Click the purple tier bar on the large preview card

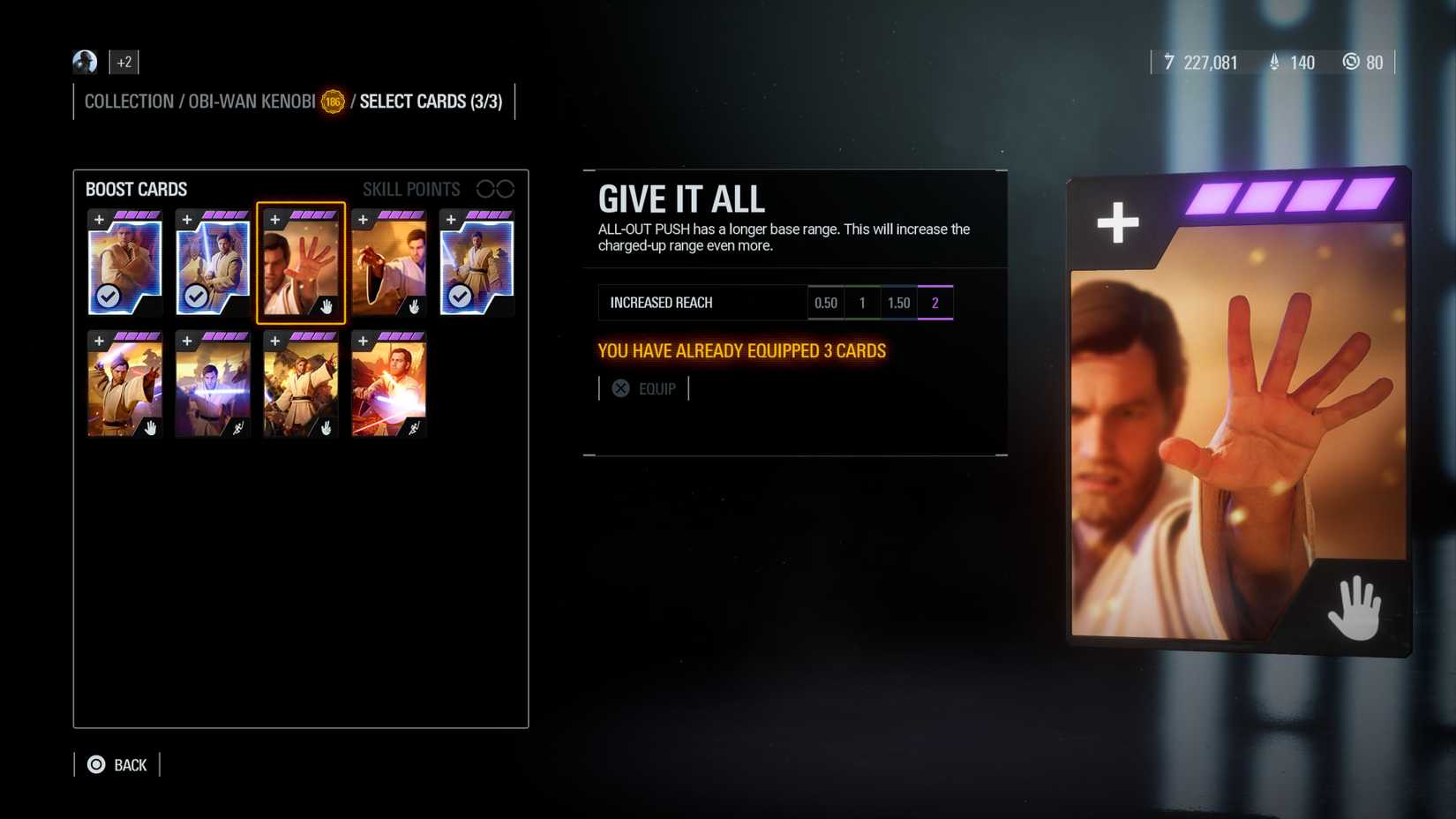[1288, 196]
